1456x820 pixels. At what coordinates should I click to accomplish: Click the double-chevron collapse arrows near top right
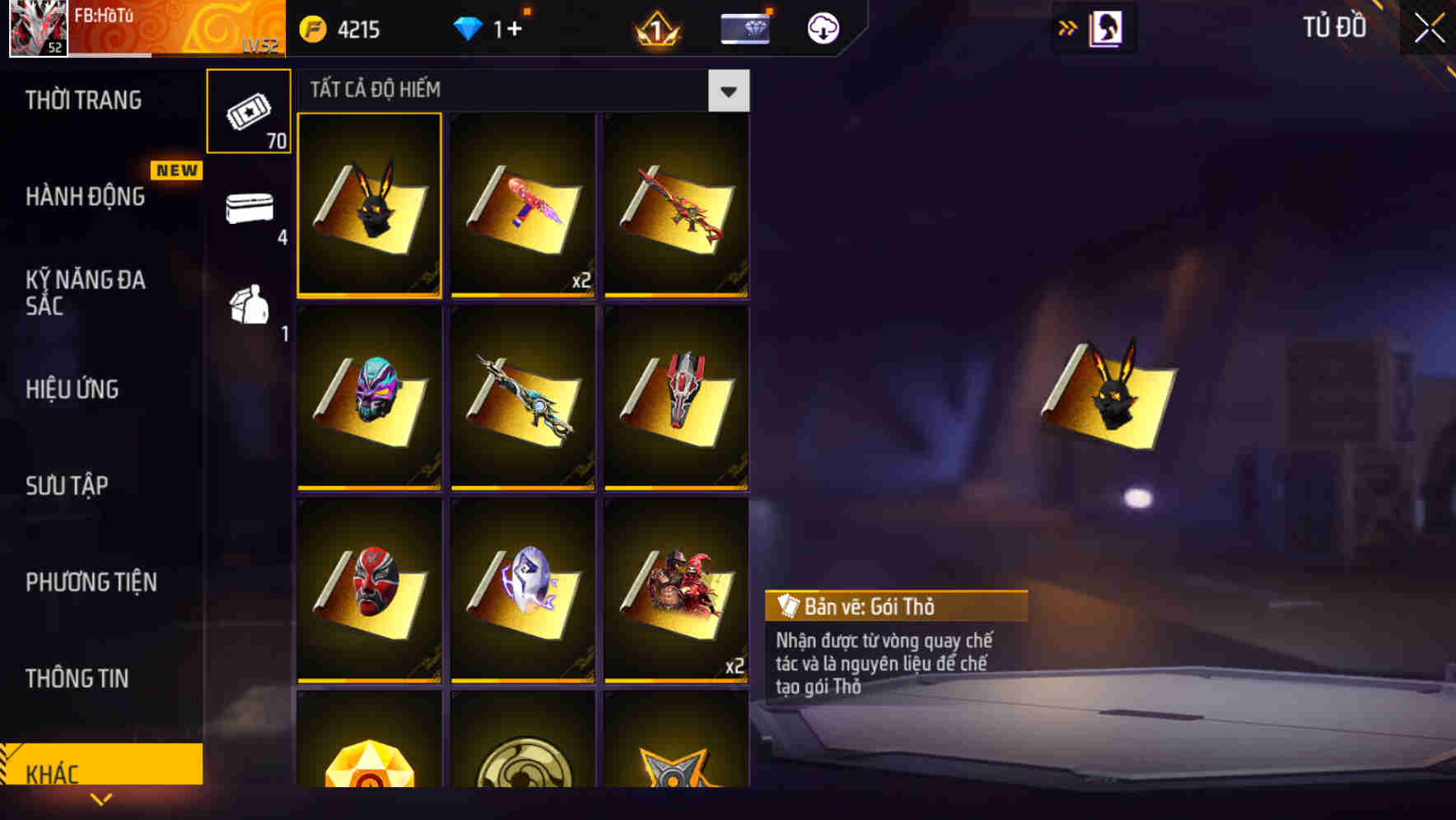pyautogui.click(x=1068, y=27)
